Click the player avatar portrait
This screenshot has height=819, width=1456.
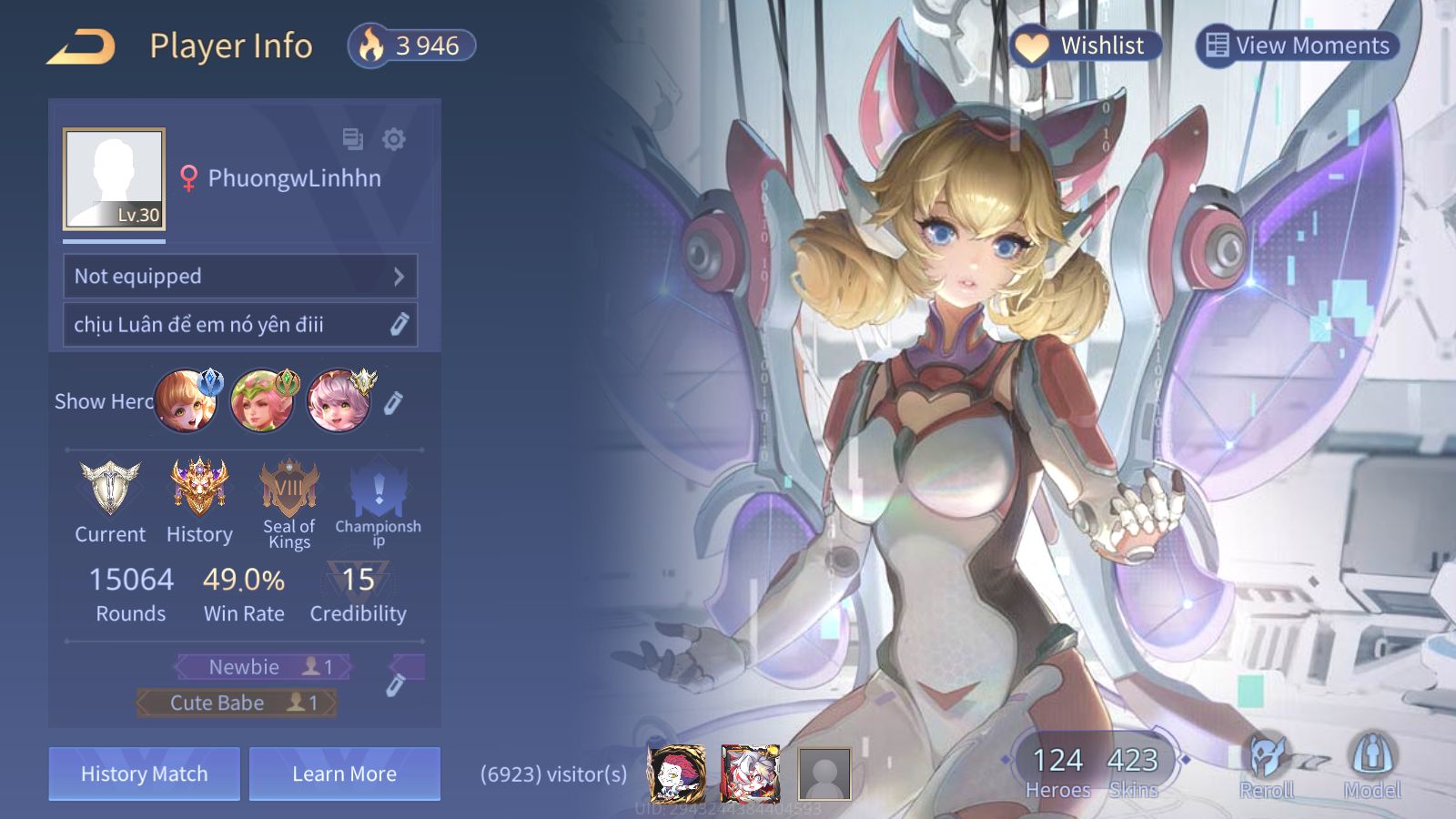pos(114,178)
